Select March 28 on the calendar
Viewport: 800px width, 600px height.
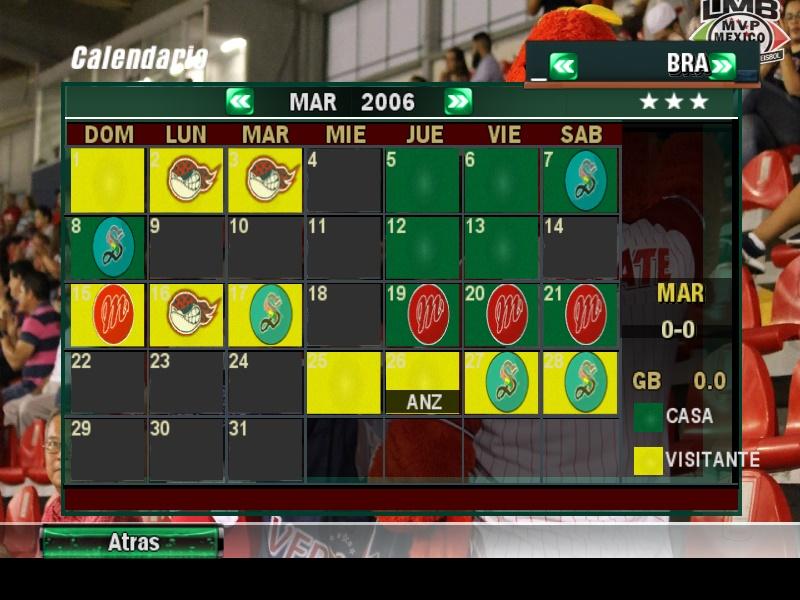click(x=580, y=382)
